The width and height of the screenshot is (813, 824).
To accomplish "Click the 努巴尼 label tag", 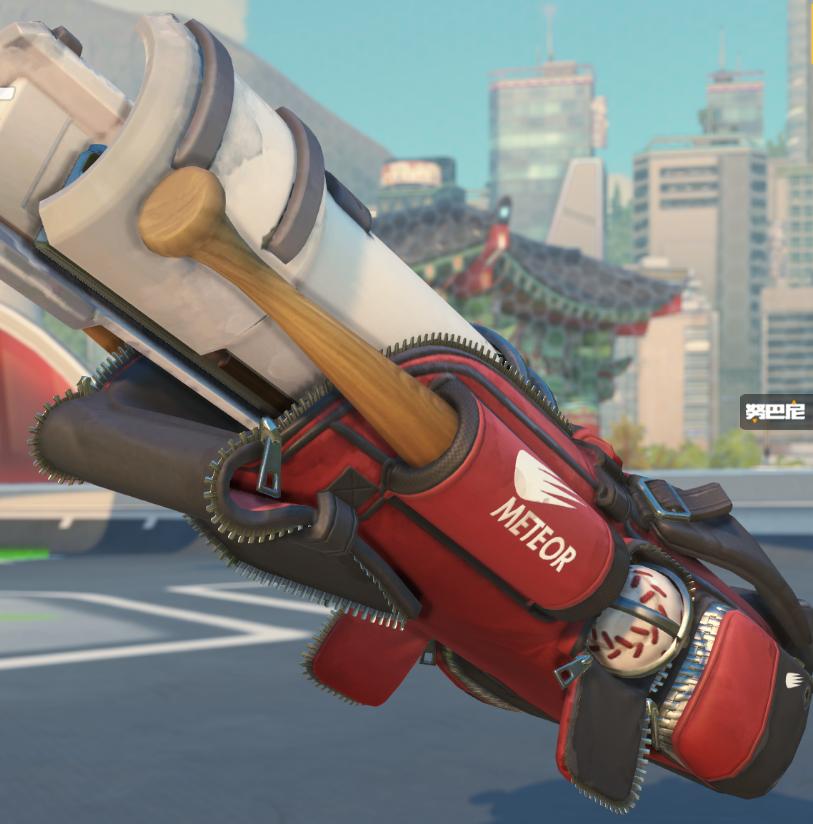I will click(778, 411).
